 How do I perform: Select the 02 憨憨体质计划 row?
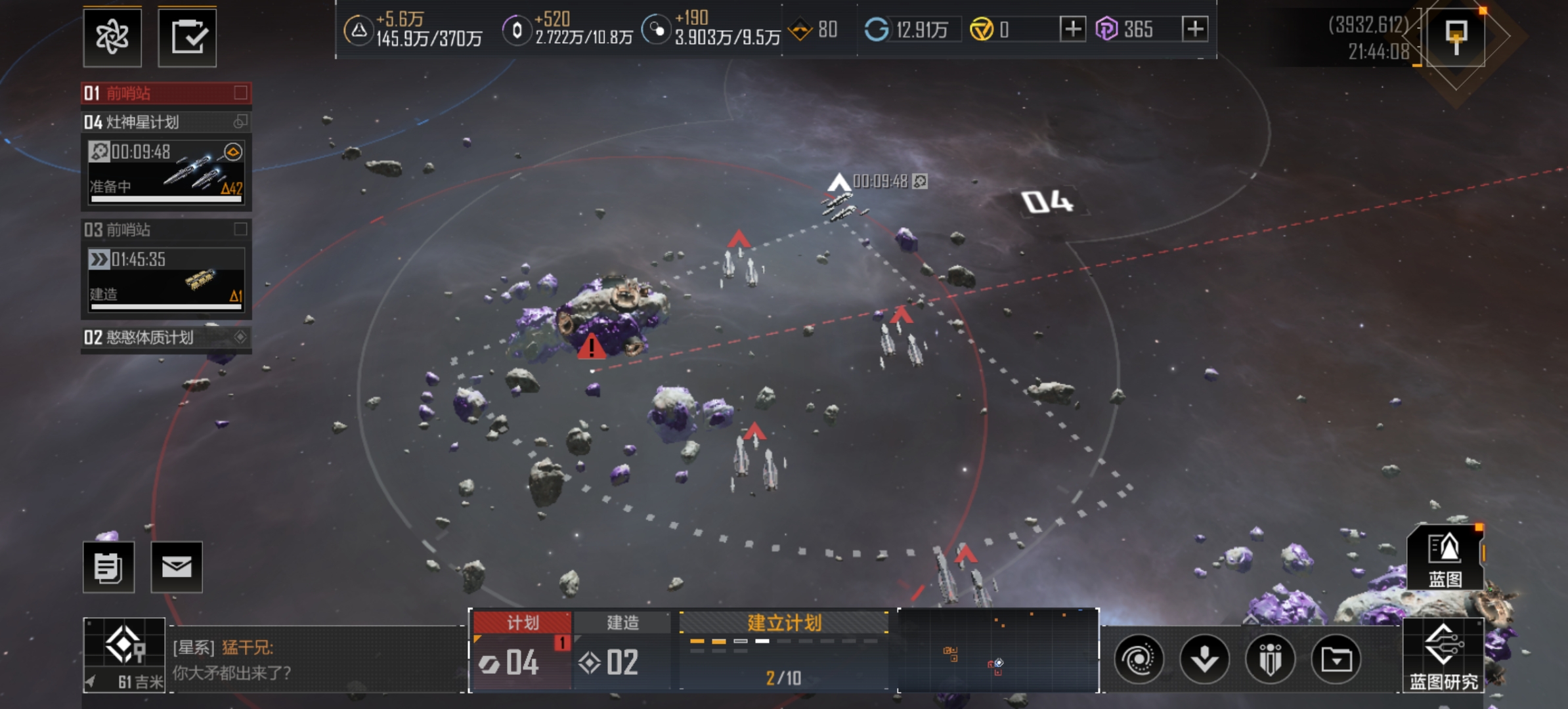pyautogui.click(x=165, y=337)
